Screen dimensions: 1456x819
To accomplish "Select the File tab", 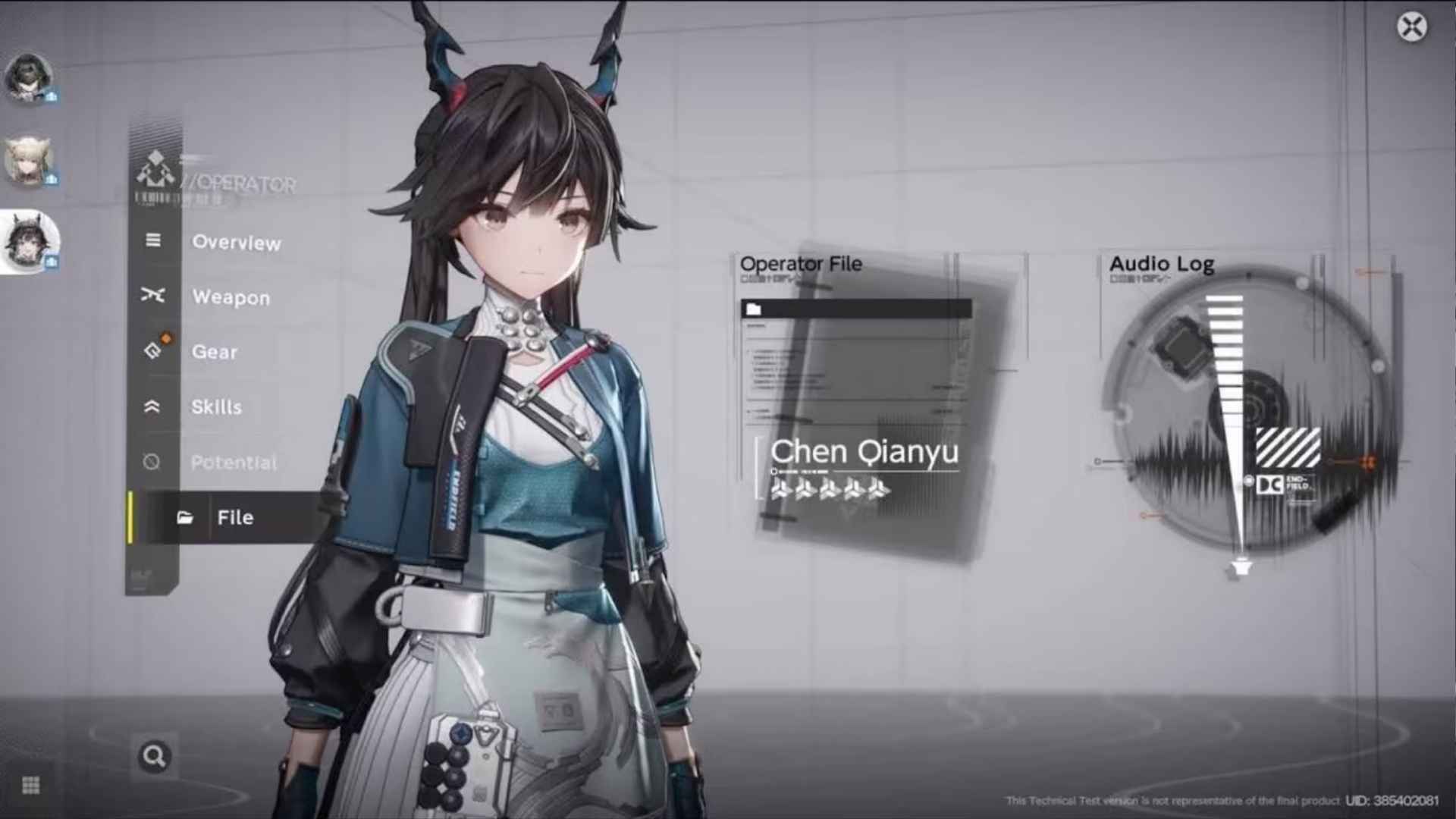I will [237, 517].
